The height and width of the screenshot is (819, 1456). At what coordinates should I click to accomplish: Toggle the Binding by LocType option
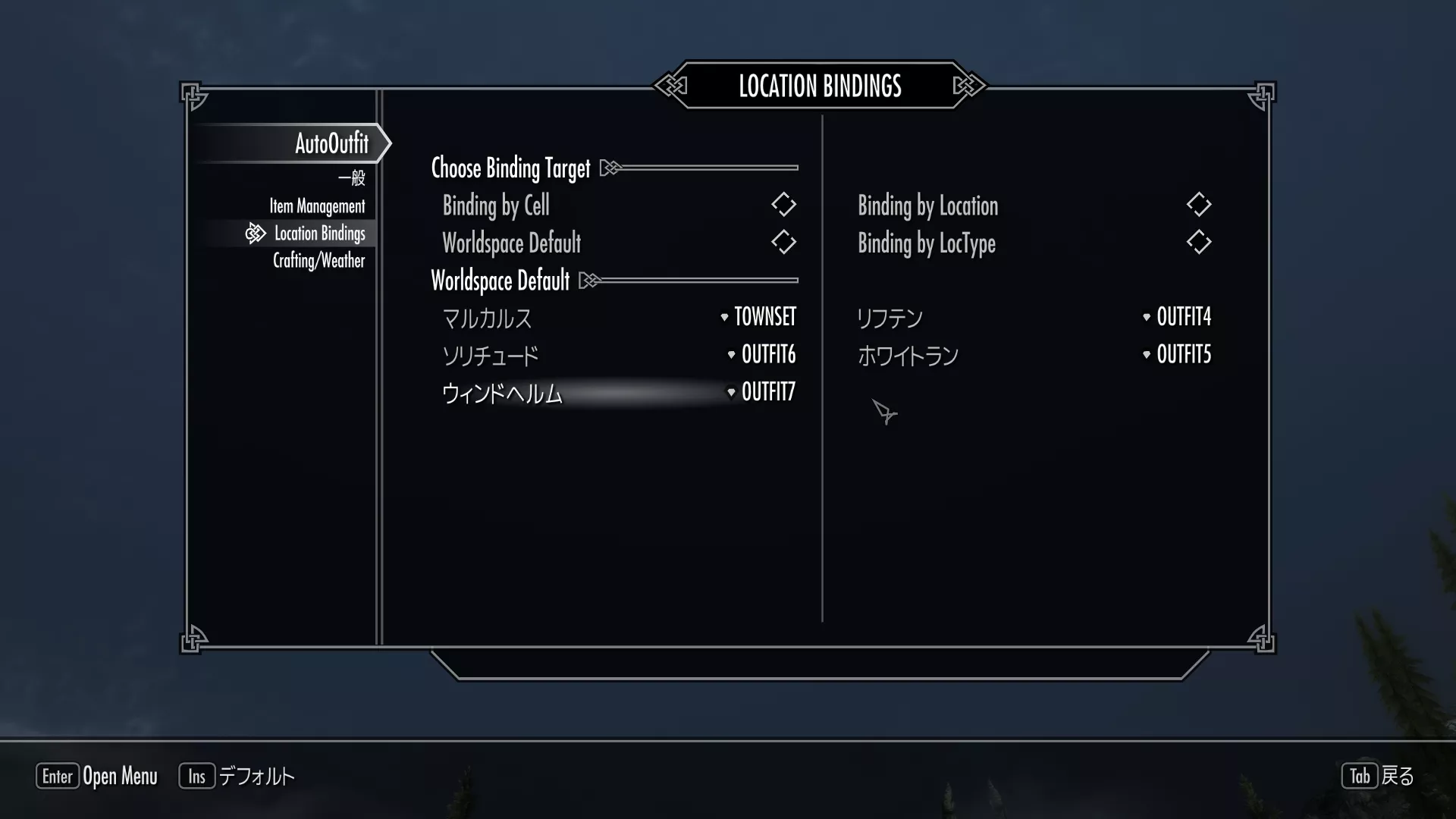1198,243
